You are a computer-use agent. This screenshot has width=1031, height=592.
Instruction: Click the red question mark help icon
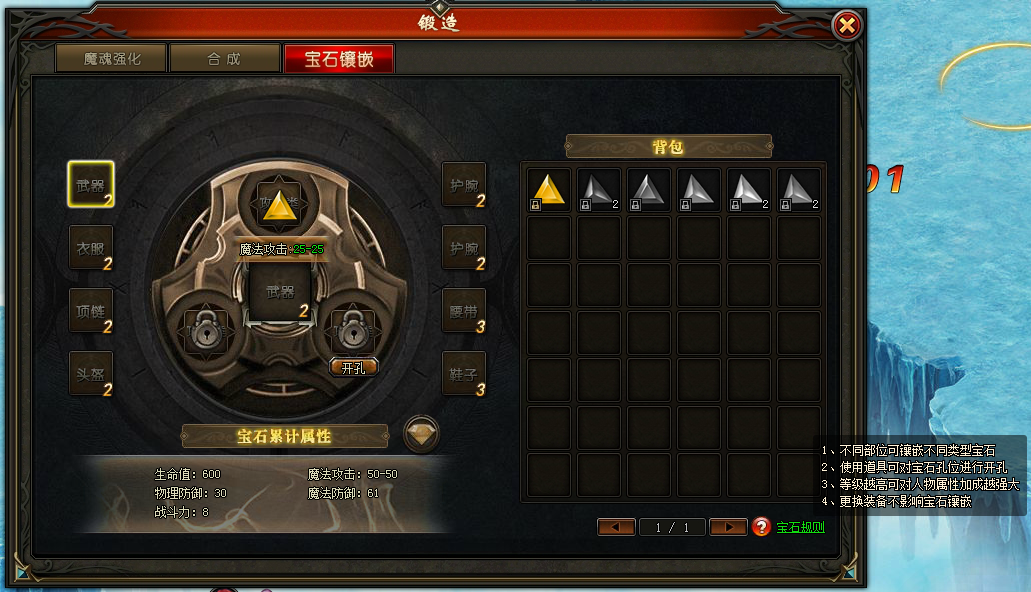pos(761,527)
